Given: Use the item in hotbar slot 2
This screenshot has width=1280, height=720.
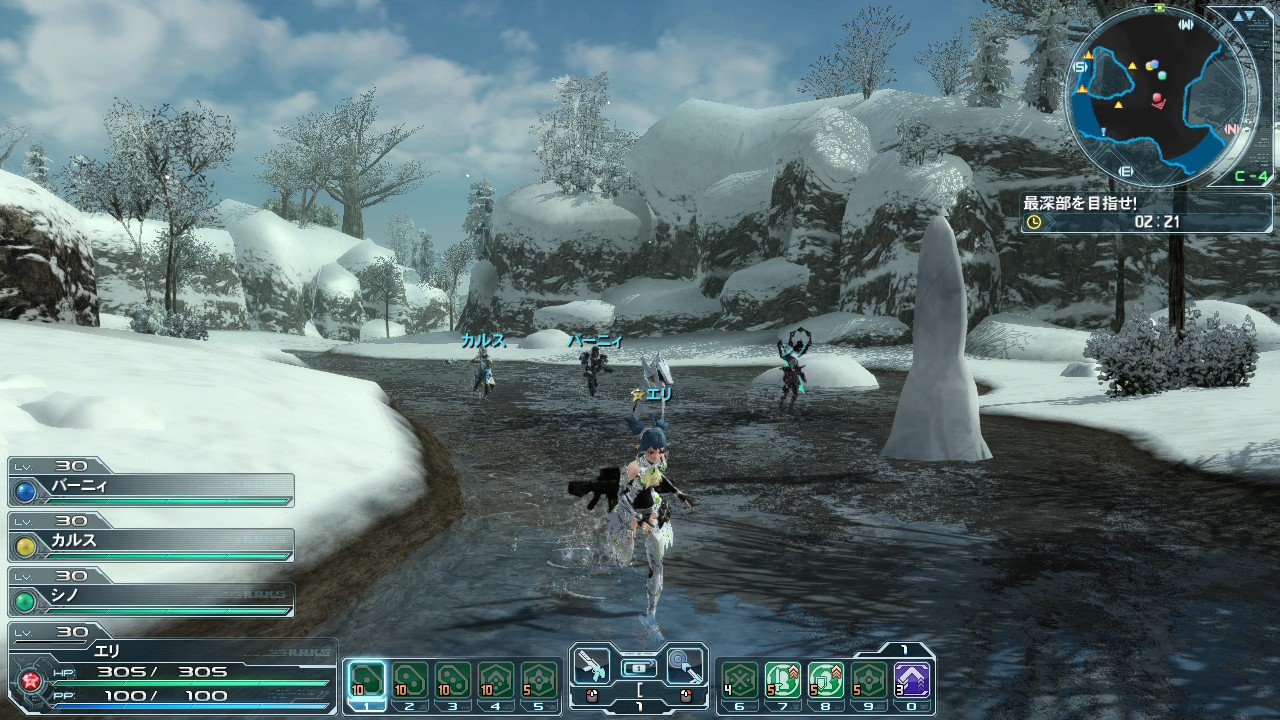Looking at the screenshot, I should (410, 680).
